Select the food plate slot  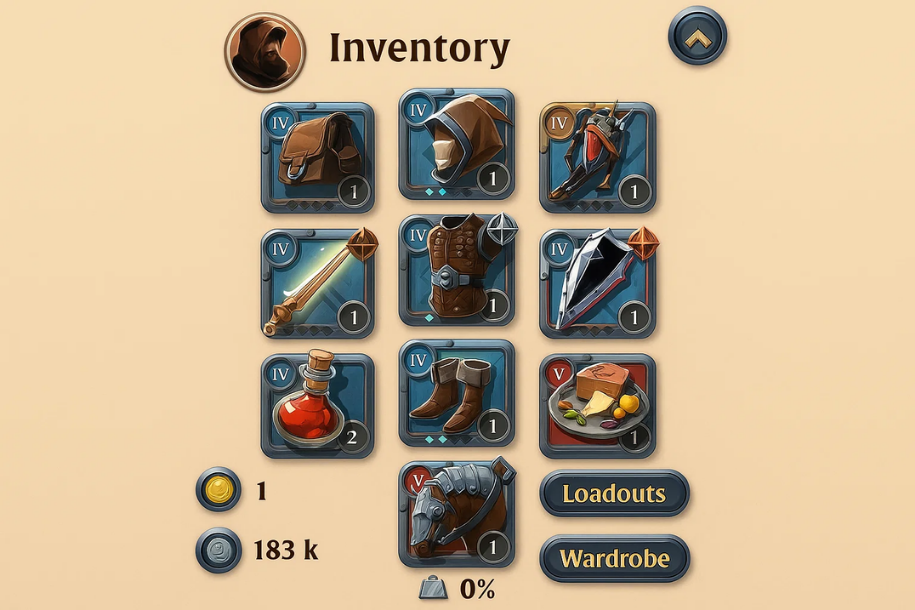coord(598,405)
